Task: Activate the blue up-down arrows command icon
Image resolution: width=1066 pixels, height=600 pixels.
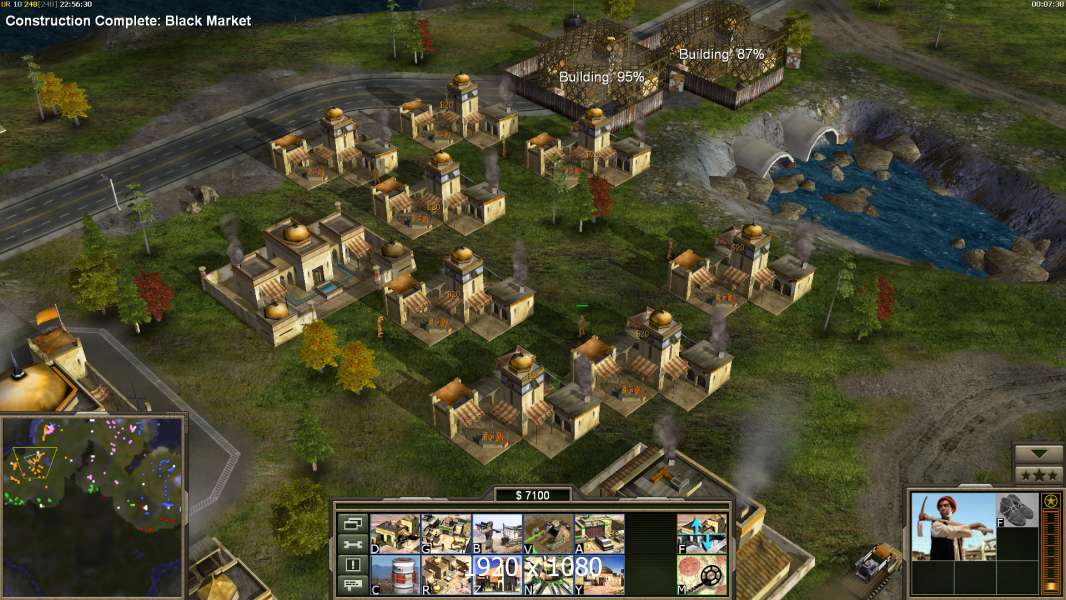Action: pos(701,533)
